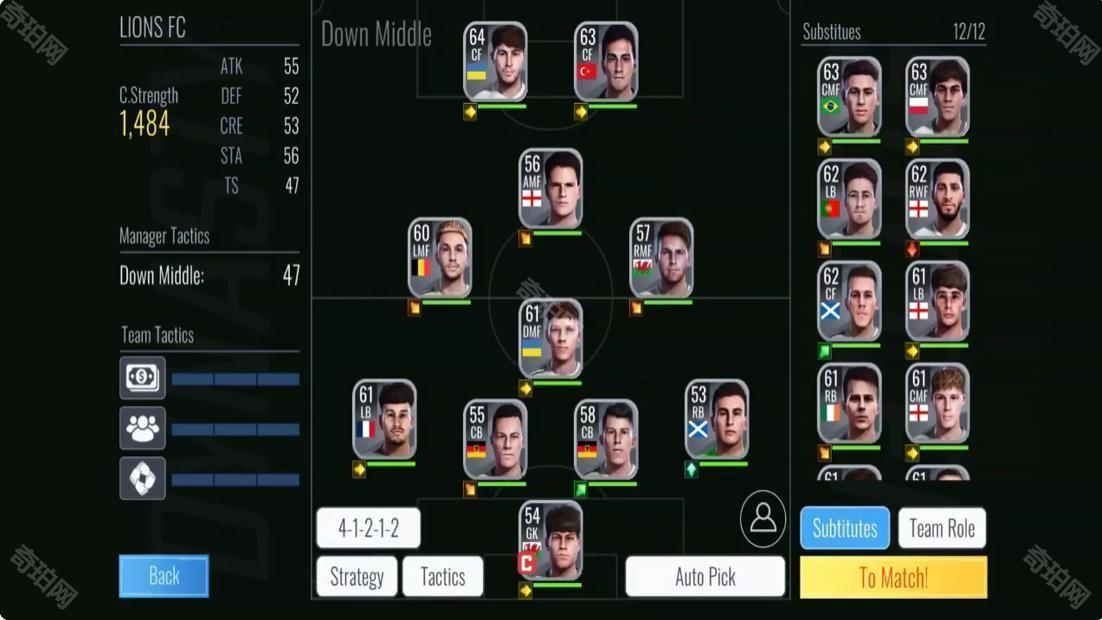Select the 64-rated CF player card
Viewport: 1102px width, 620px height.
click(495, 62)
